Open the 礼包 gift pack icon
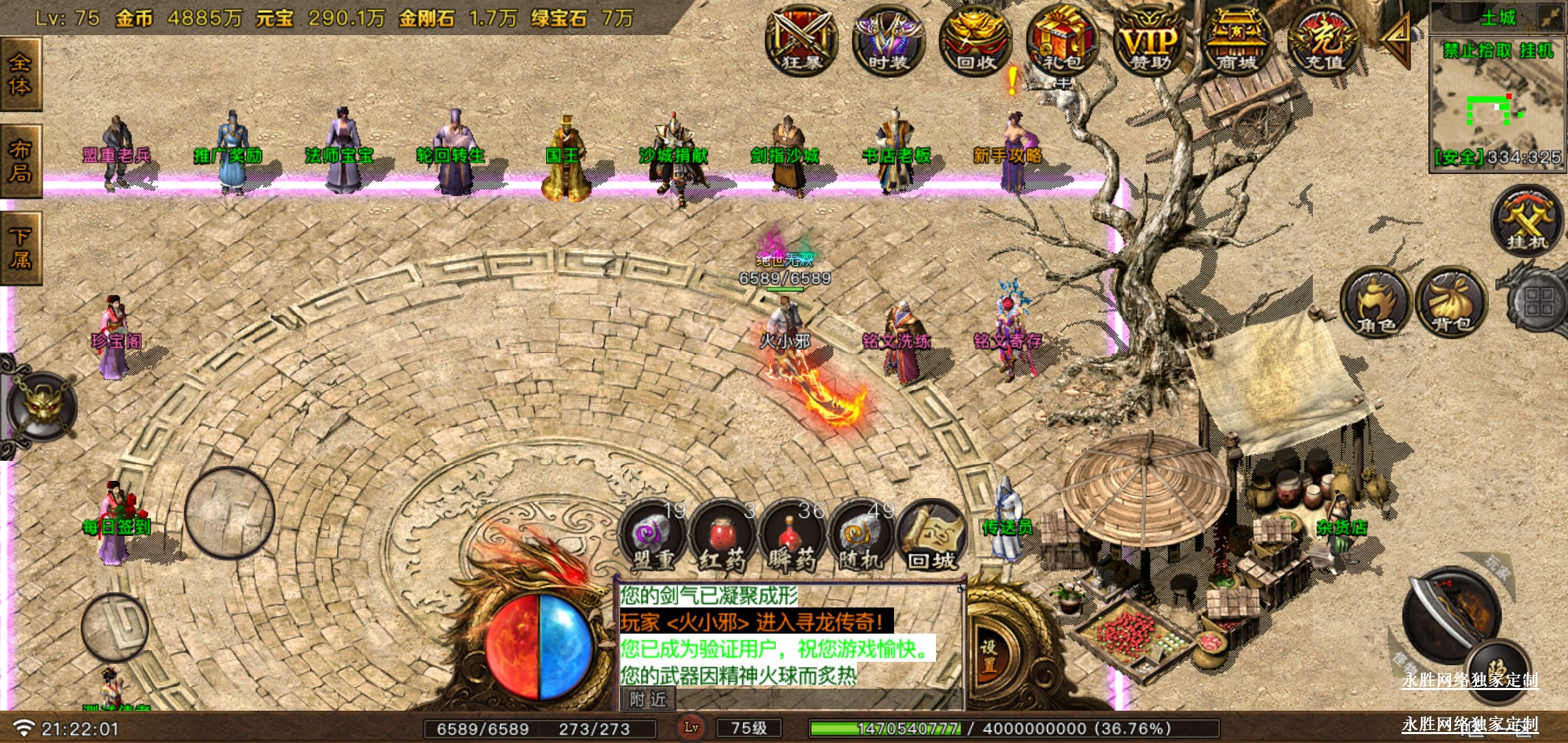 (1063, 41)
